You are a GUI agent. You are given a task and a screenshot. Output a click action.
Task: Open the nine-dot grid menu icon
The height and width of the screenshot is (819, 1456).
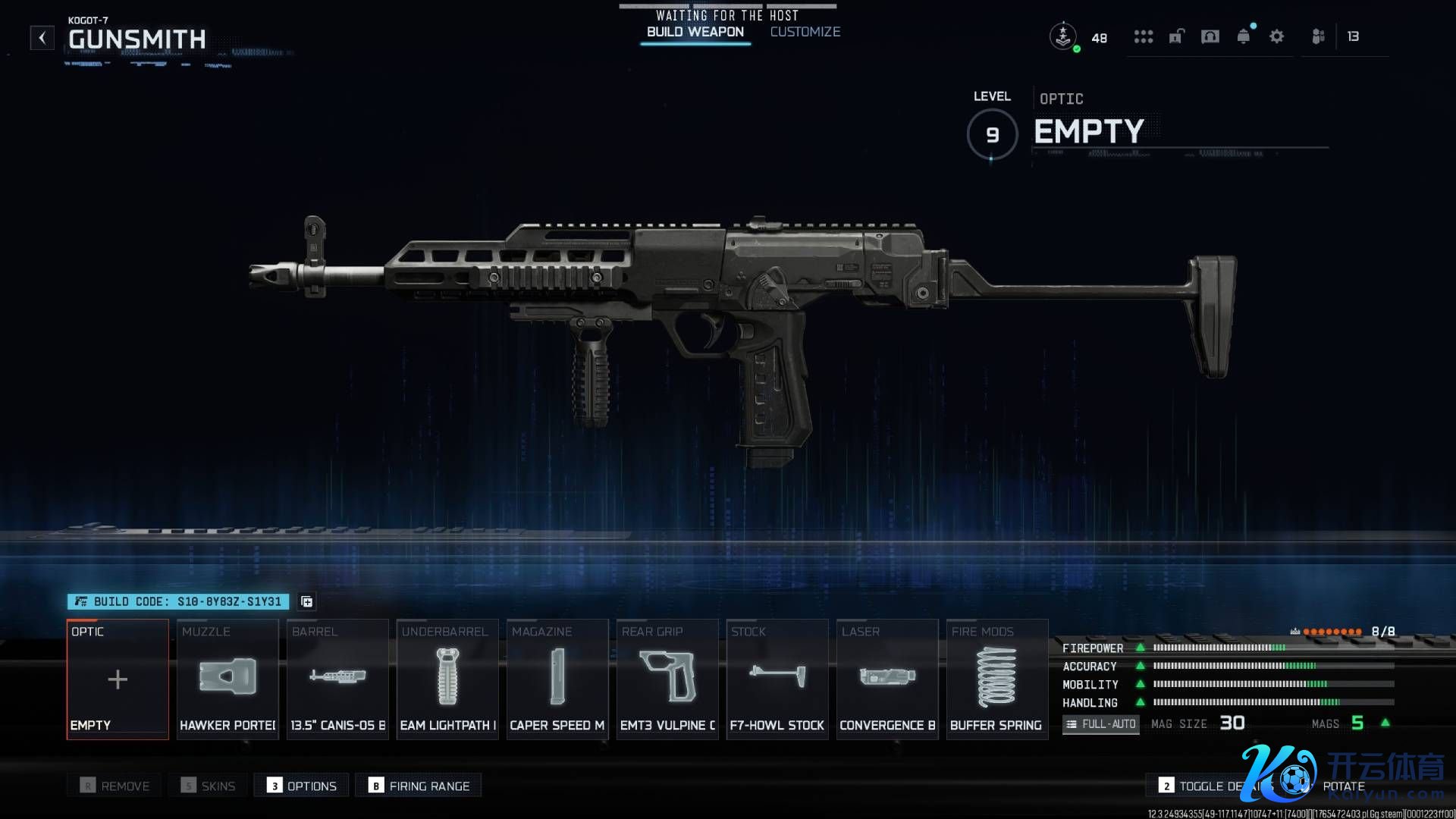tap(1143, 36)
